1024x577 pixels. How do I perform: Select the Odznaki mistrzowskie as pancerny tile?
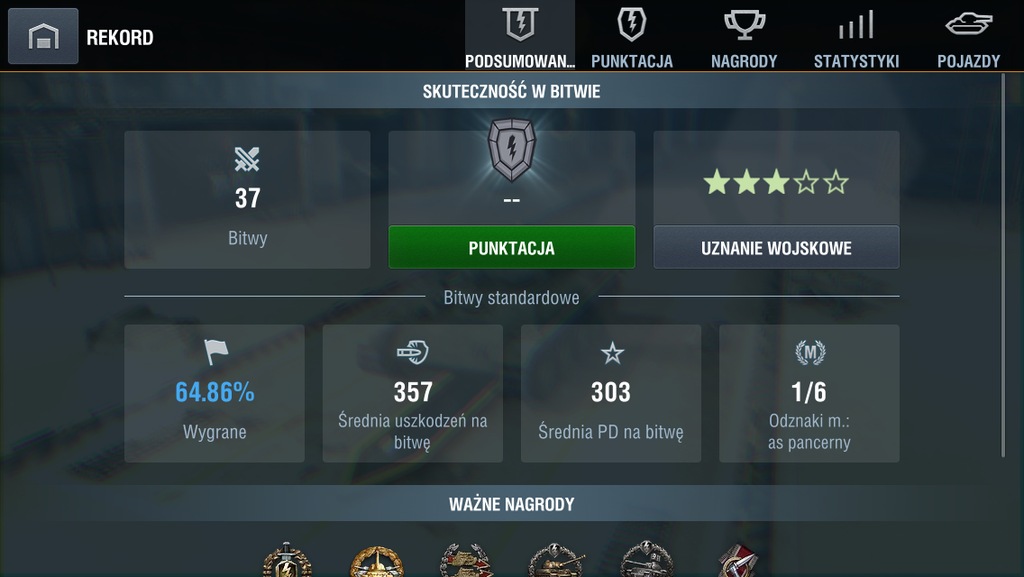(809, 393)
